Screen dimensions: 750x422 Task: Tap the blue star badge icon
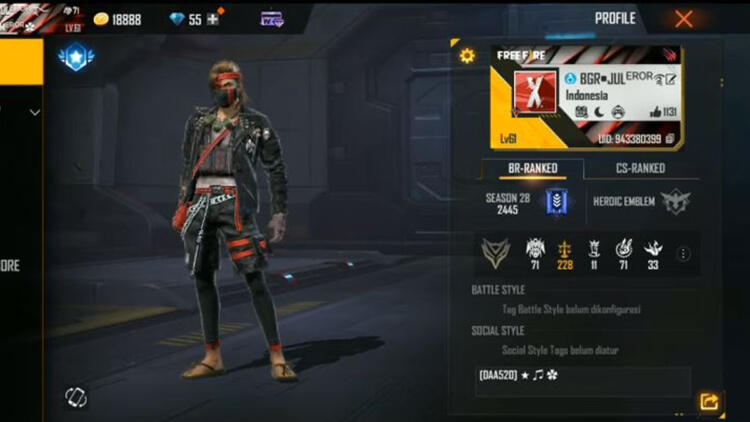click(75, 59)
